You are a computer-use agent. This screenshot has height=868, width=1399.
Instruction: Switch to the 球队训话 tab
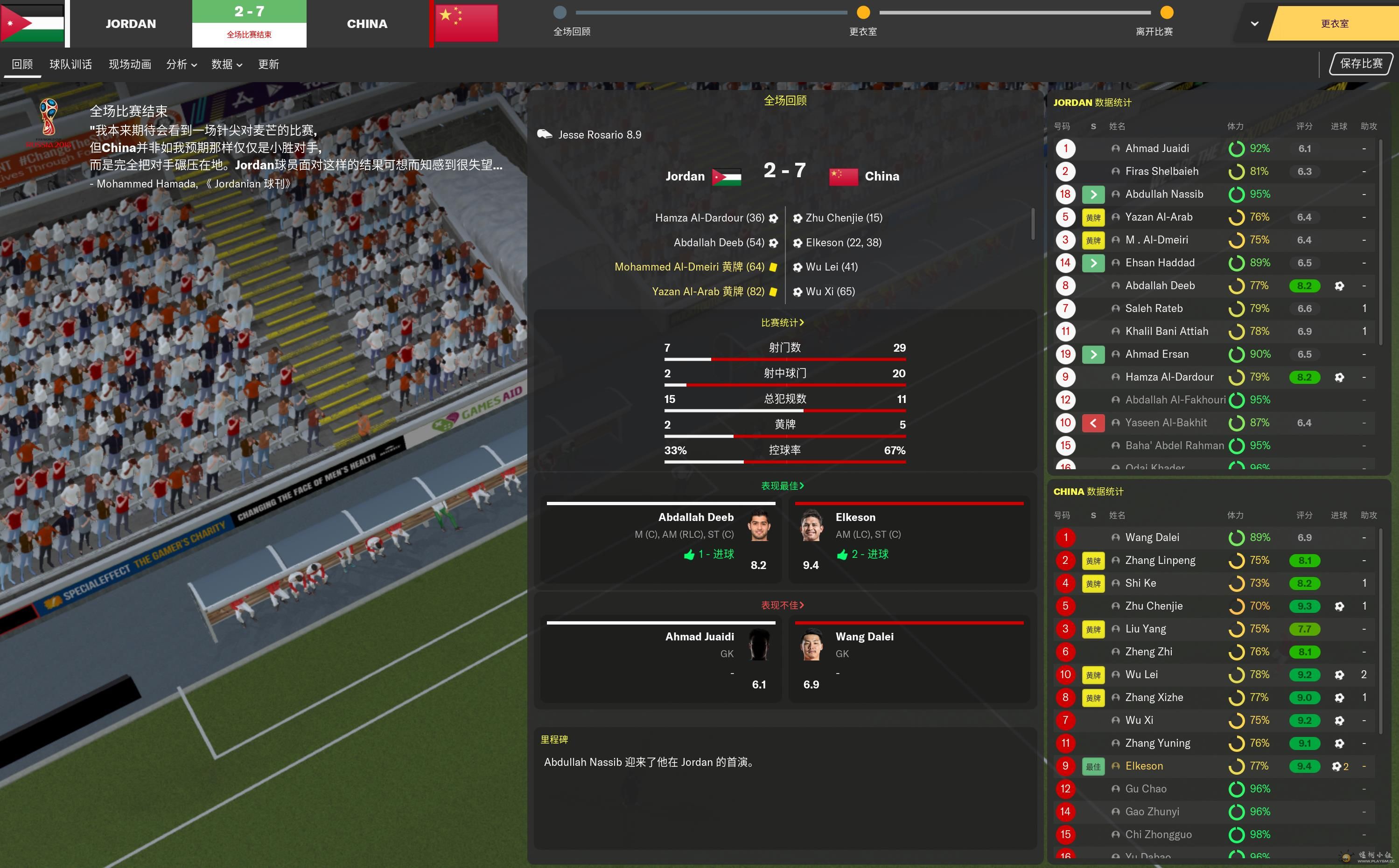(70, 64)
